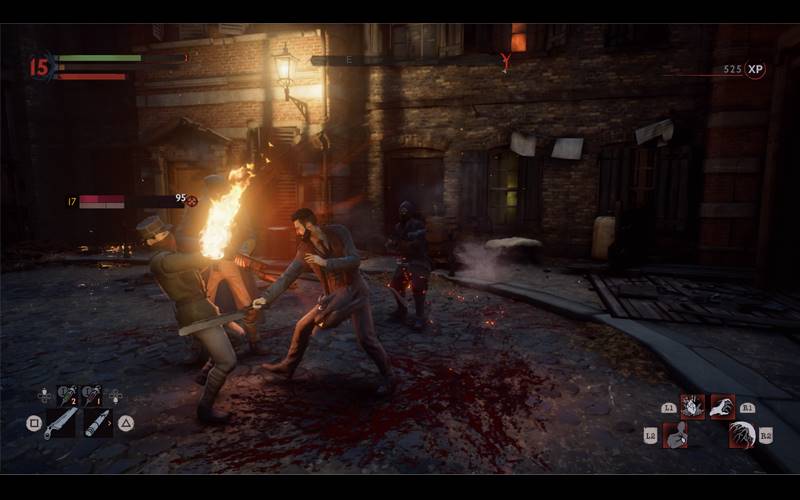Select the stake off-hand weapon slot
The width and height of the screenshot is (800, 500).
[97, 422]
